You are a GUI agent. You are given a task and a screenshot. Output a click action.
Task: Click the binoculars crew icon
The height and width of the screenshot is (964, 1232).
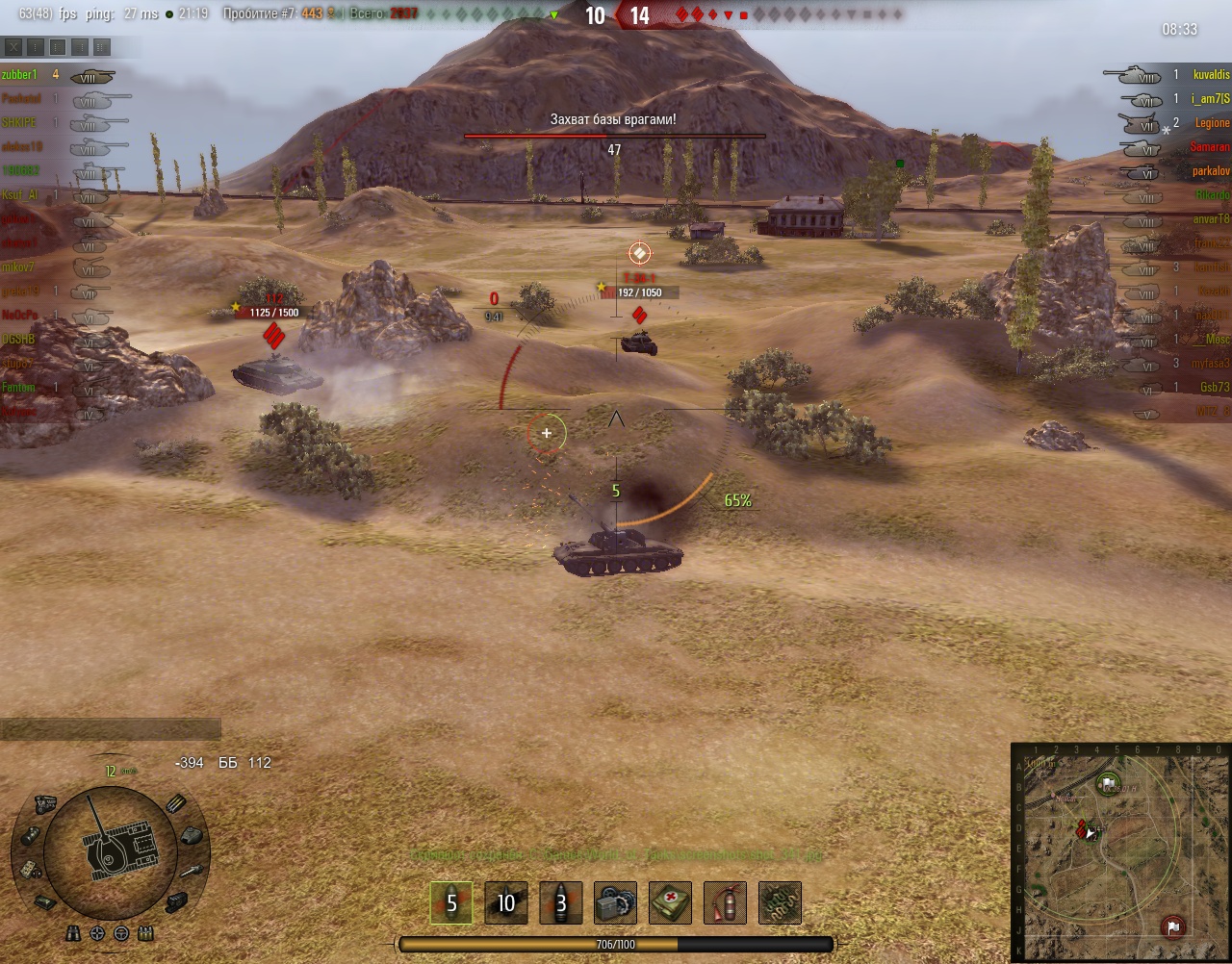(x=73, y=933)
